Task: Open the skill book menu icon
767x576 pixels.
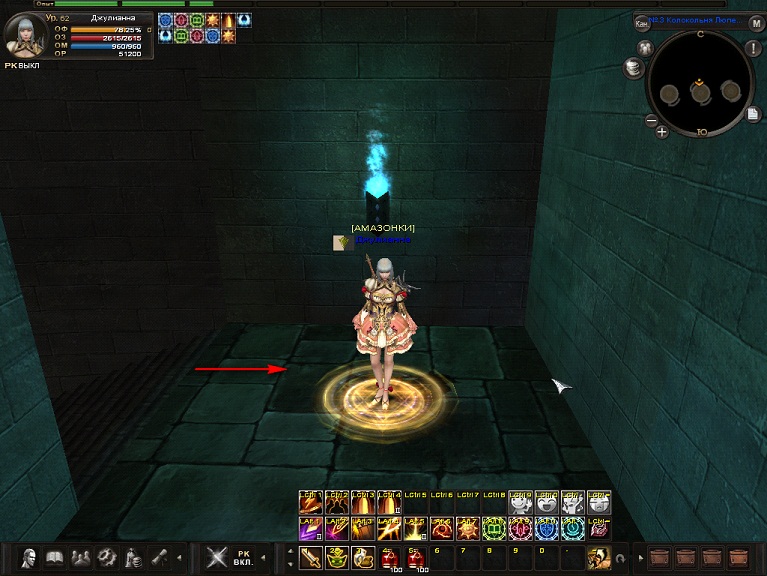Action: pos(55,557)
